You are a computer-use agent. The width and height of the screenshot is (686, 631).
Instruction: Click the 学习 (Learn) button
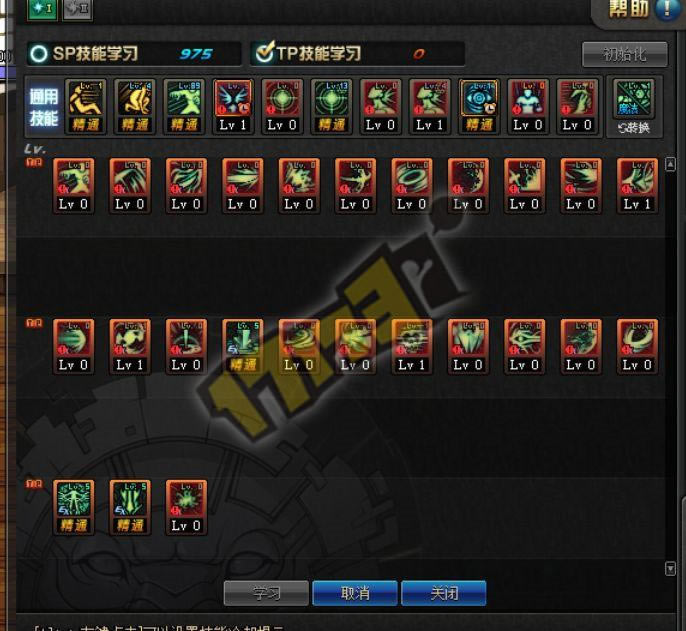click(266, 593)
